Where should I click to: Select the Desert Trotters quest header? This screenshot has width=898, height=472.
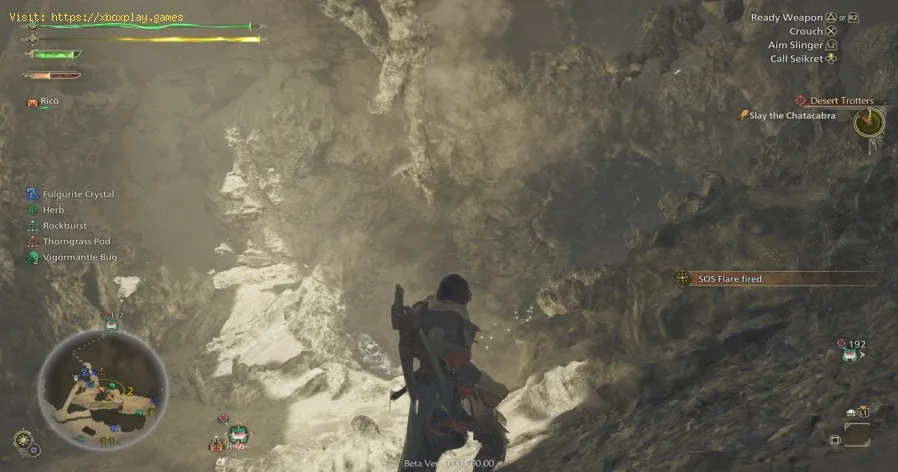(x=839, y=101)
